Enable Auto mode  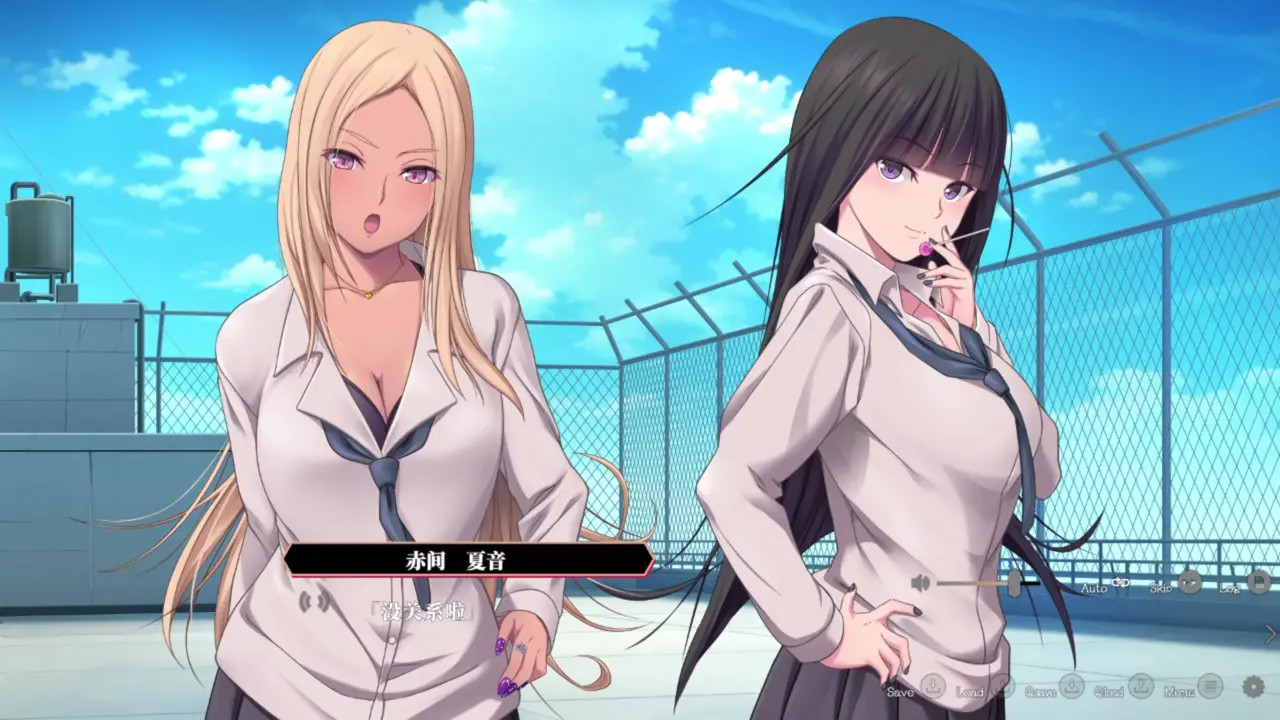1120,582
